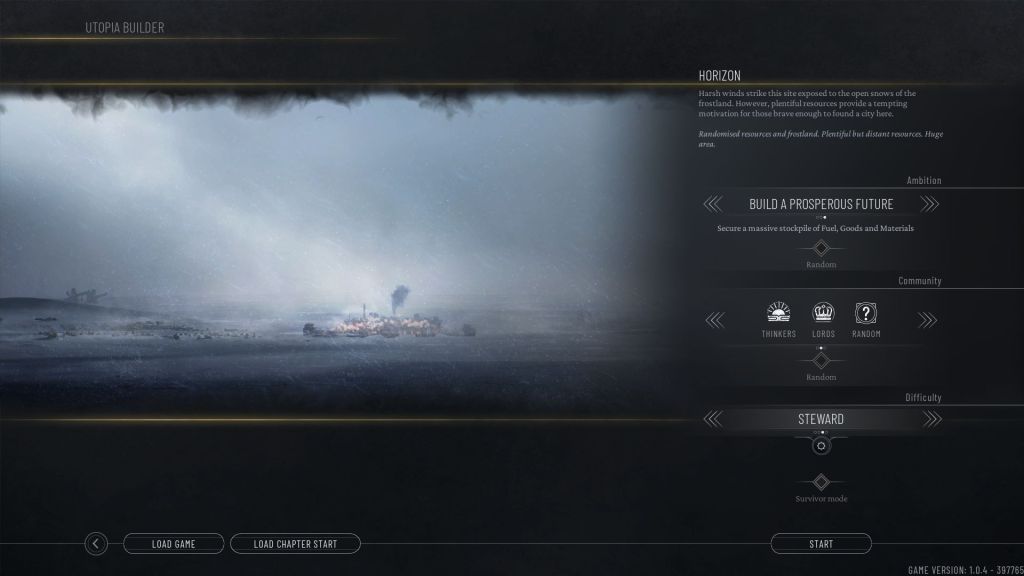This screenshot has height=576, width=1024.
Task: Start the Utopia Builder game
Action: (x=820, y=544)
